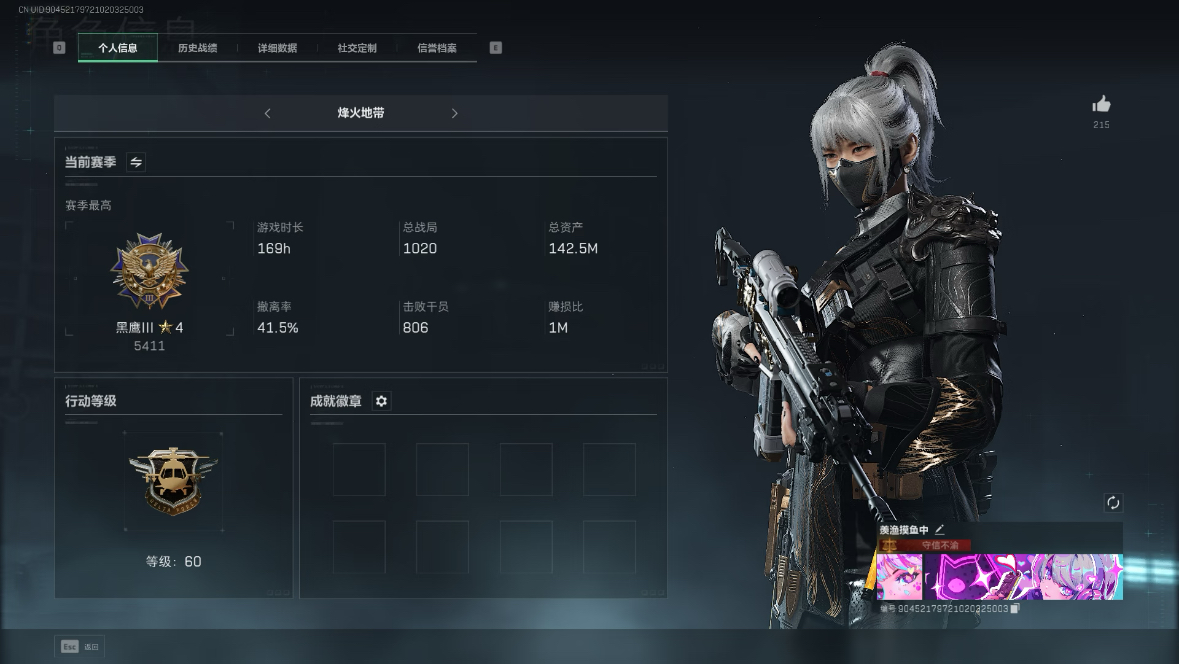This screenshot has width=1179, height=664.
Task: Click the rotate character refresh icon
Action: pos(1113,503)
